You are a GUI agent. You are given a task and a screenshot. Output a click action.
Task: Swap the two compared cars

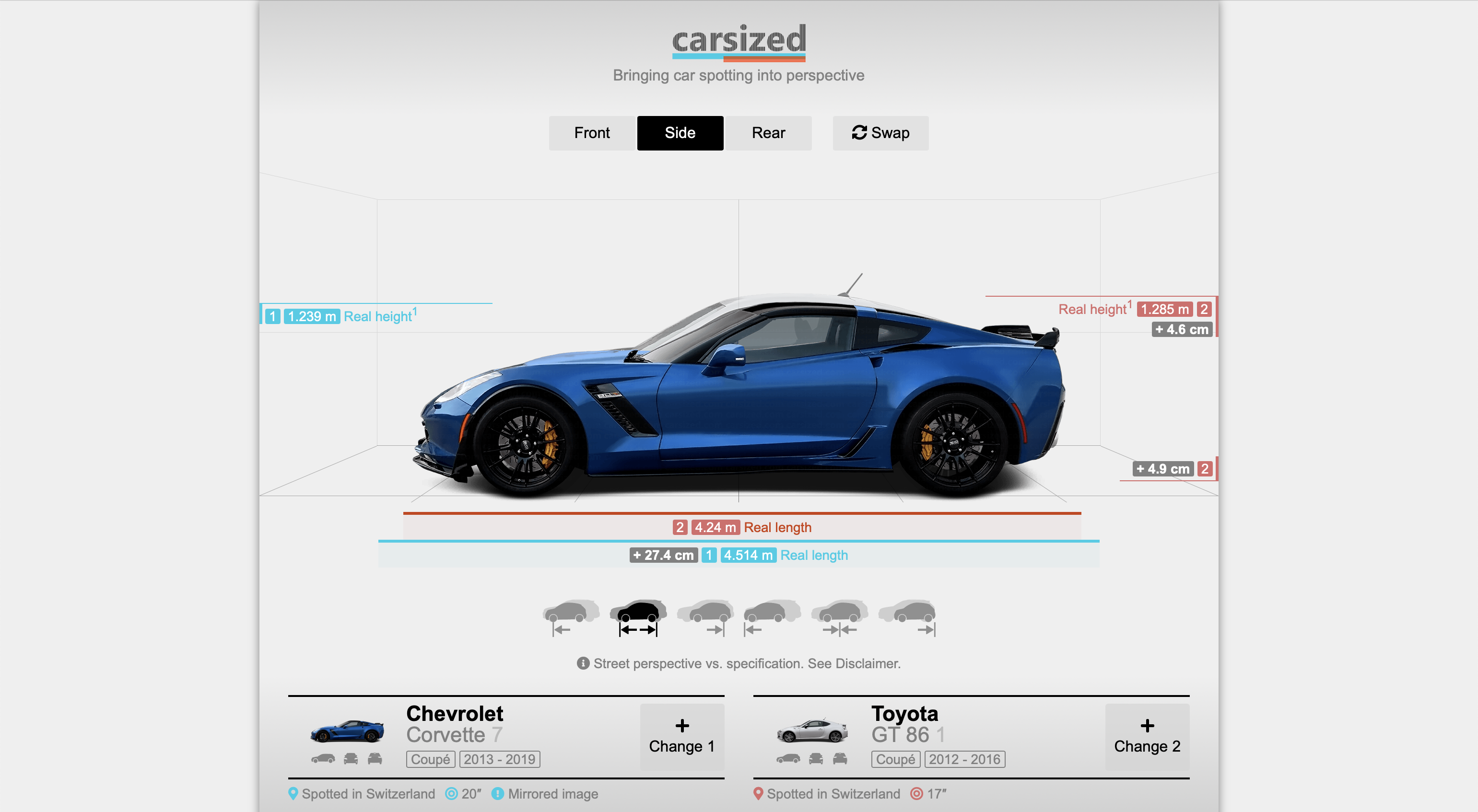tap(880, 133)
